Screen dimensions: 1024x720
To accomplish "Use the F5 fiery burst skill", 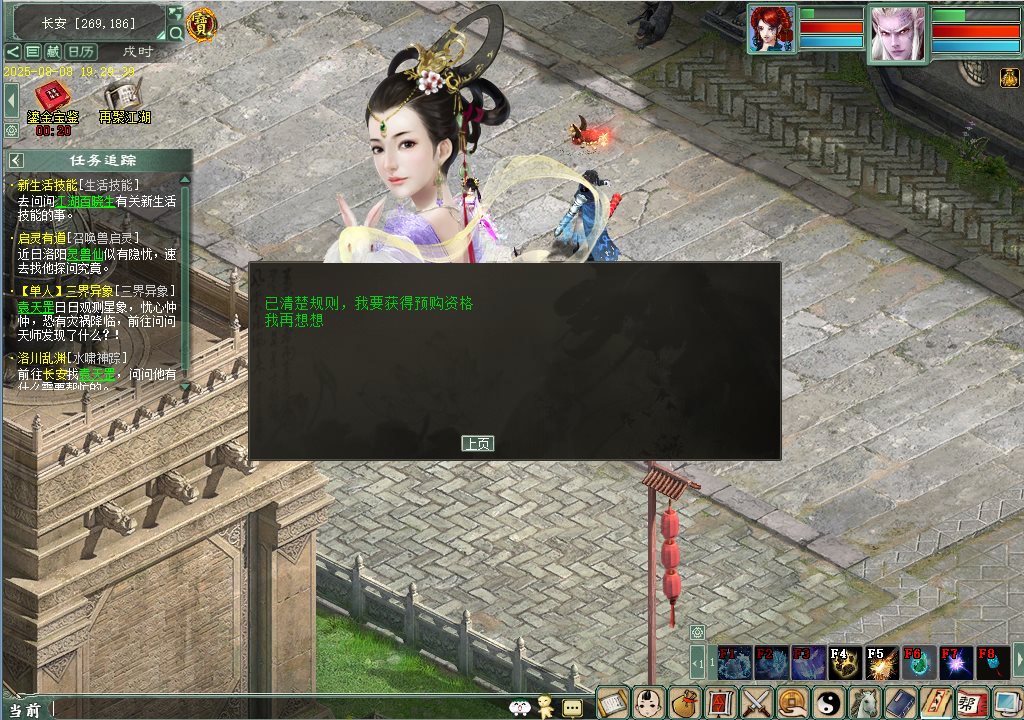I will coord(881,663).
